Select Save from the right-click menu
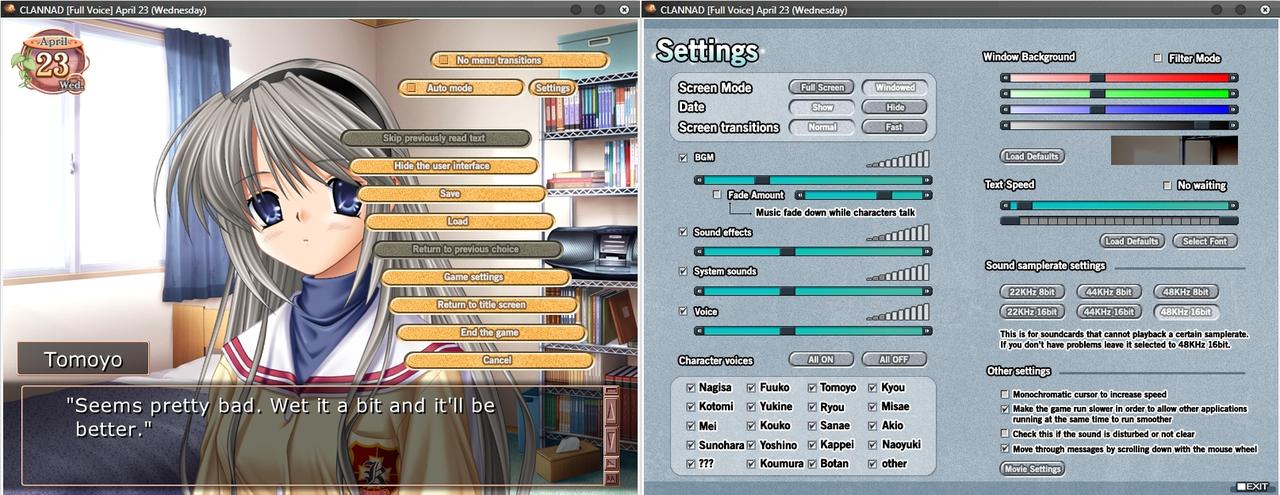Viewport: 1280px width, 495px height. (450, 193)
